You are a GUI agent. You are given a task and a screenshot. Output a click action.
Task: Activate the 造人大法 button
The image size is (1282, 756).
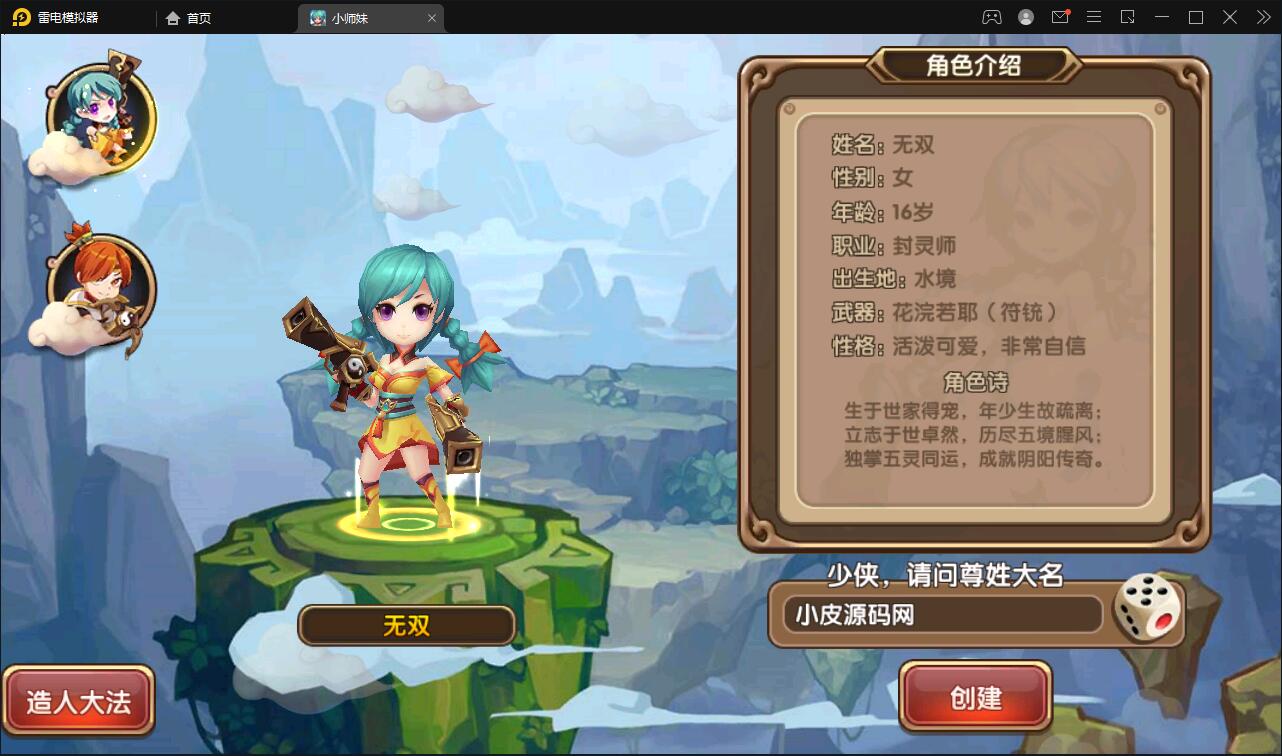[79, 701]
